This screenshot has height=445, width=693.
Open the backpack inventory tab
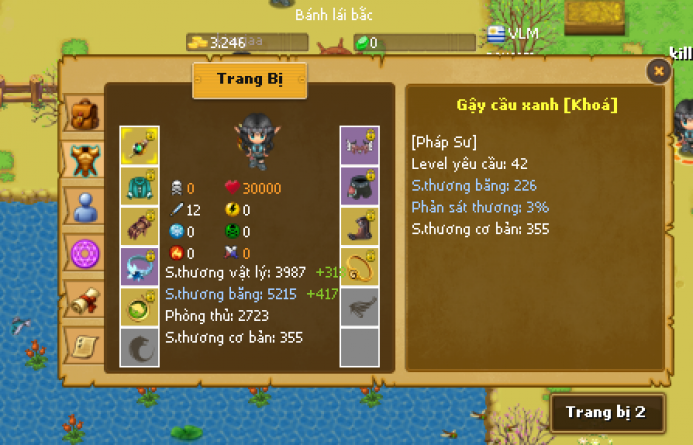click(x=84, y=115)
